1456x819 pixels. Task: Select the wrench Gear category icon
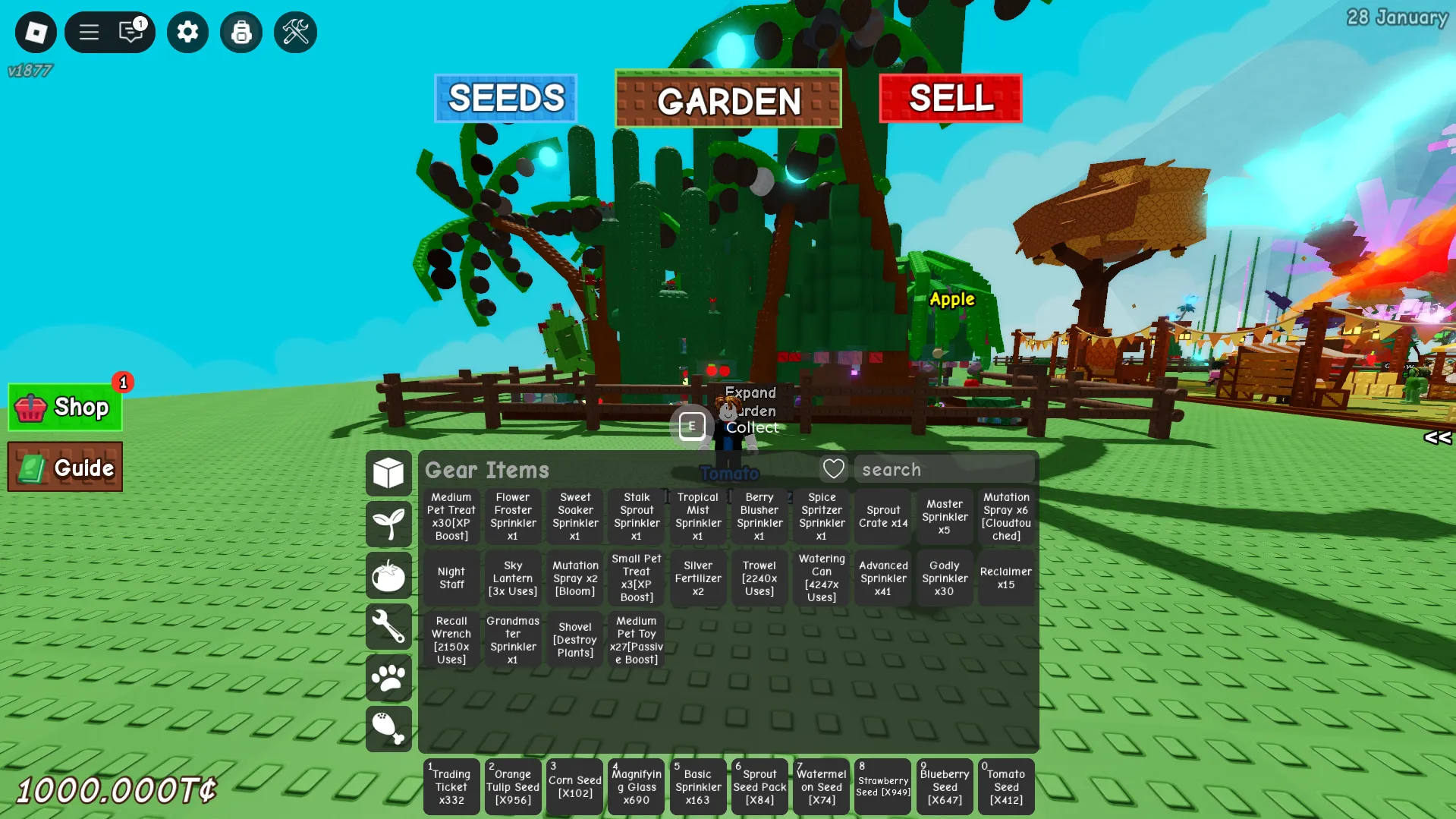coord(388,627)
